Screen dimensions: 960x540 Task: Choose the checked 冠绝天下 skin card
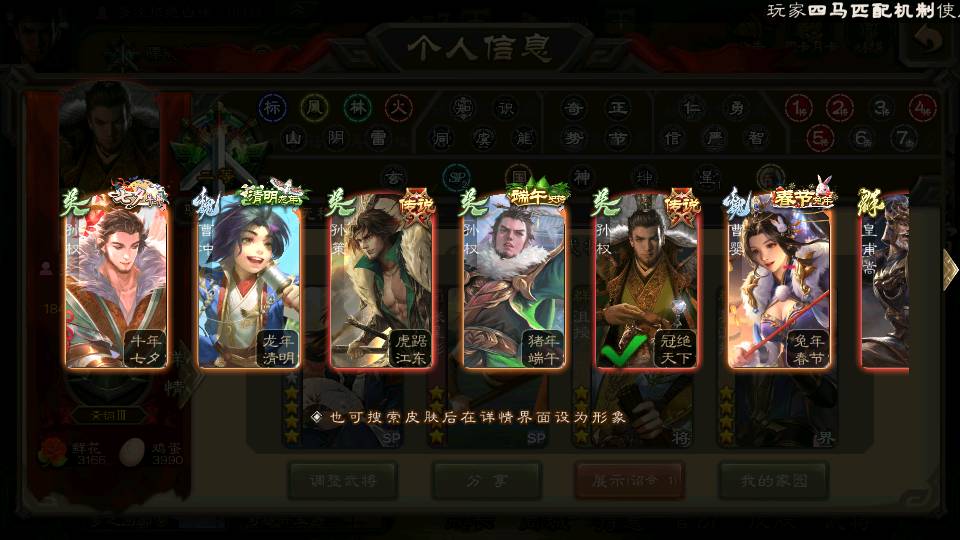(647, 280)
